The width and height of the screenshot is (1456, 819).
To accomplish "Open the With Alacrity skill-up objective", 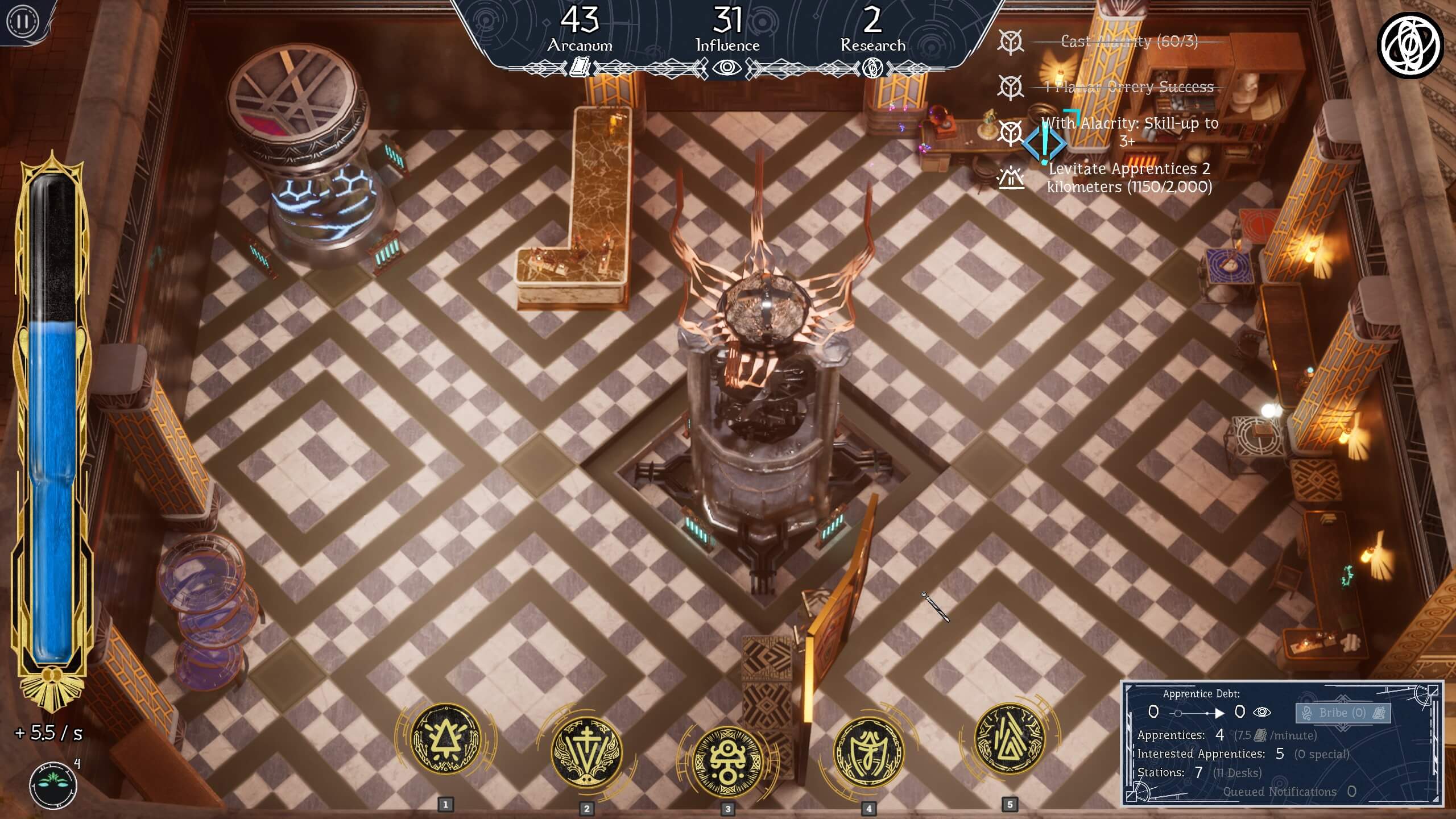I will pyautogui.click(x=1130, y=131).
